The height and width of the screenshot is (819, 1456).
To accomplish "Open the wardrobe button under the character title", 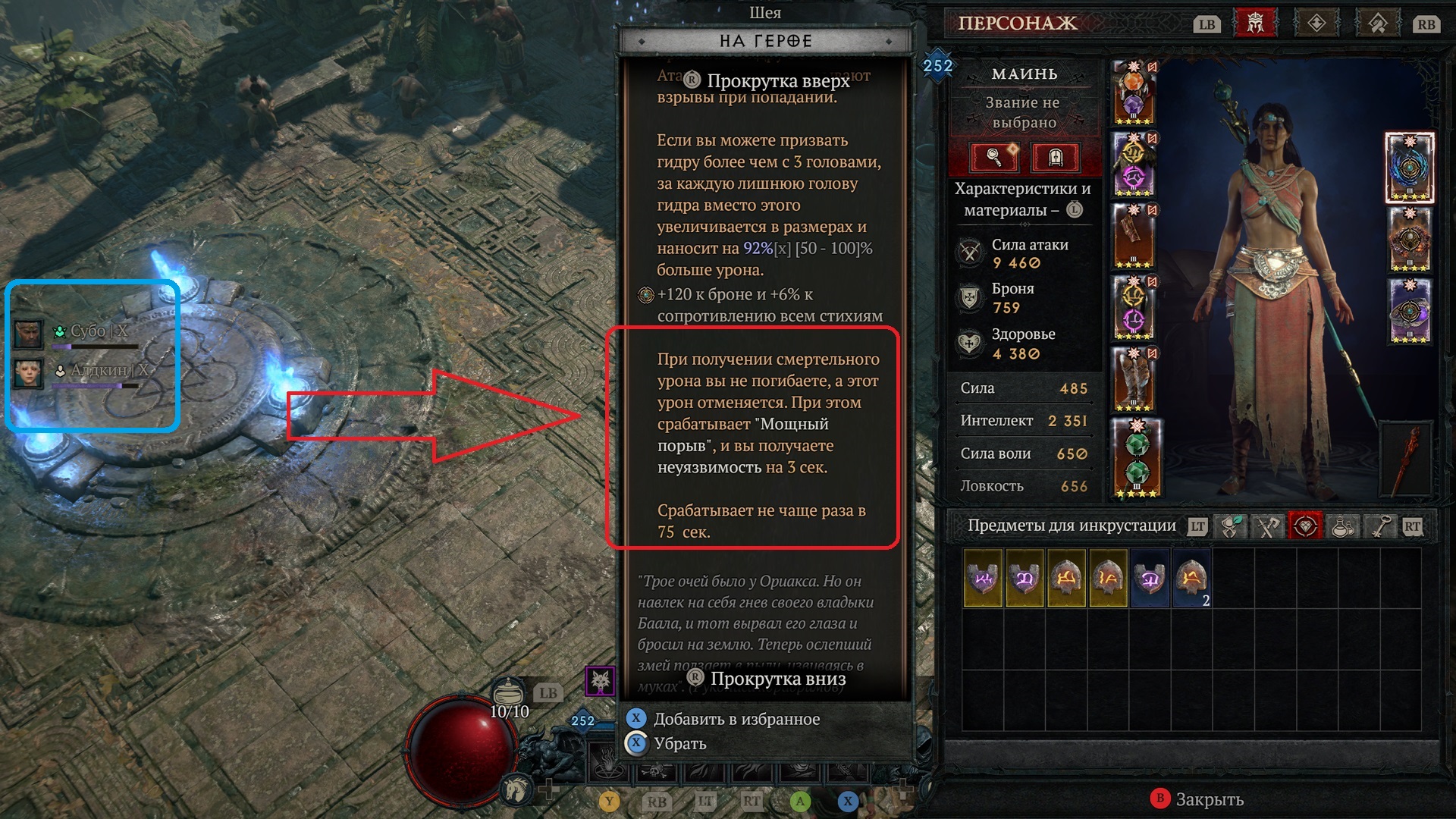I will click(x=1056, y=157).
